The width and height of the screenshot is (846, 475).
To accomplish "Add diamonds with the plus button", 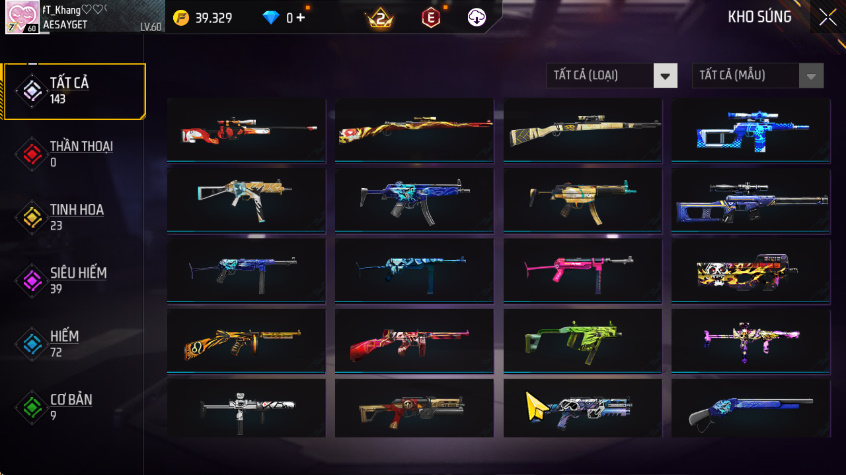I will click(x=300, y=18).
